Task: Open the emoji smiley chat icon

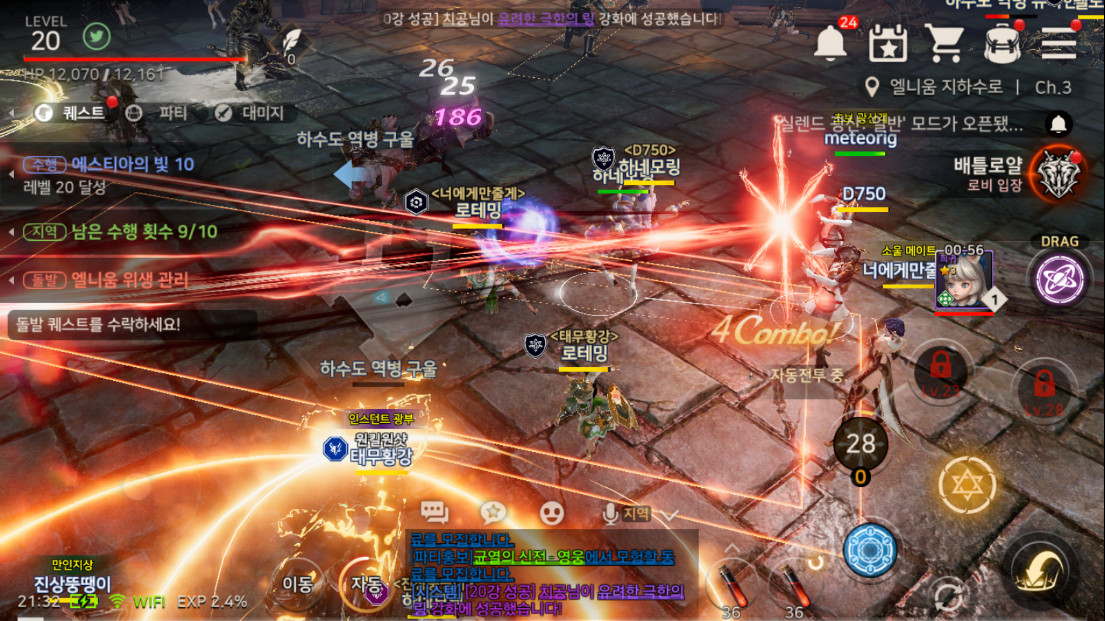Action: pyautogui.click(x=552, y=513)
